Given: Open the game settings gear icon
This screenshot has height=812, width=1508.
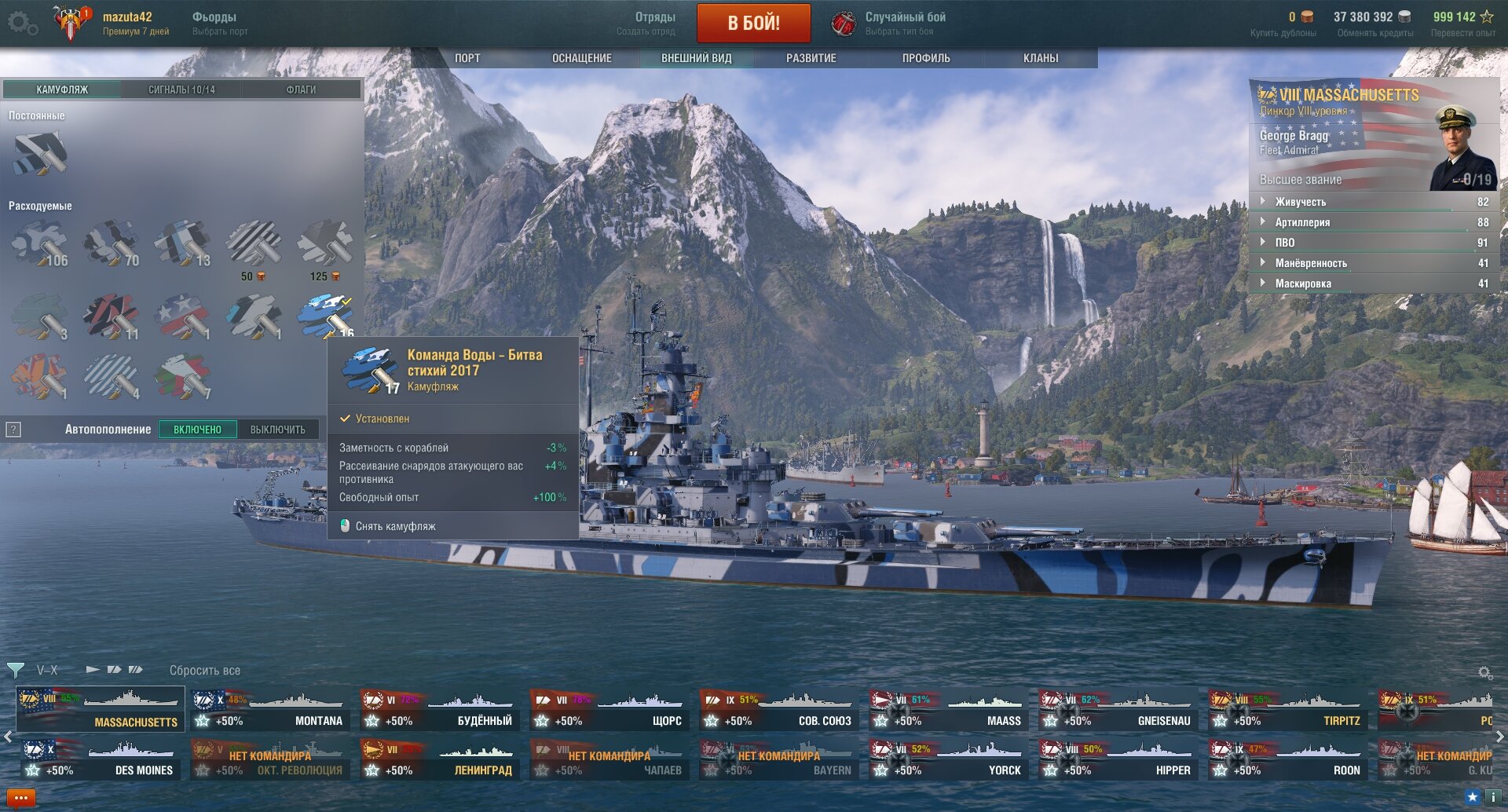Looking at the screenshot, I should (22, 23).
